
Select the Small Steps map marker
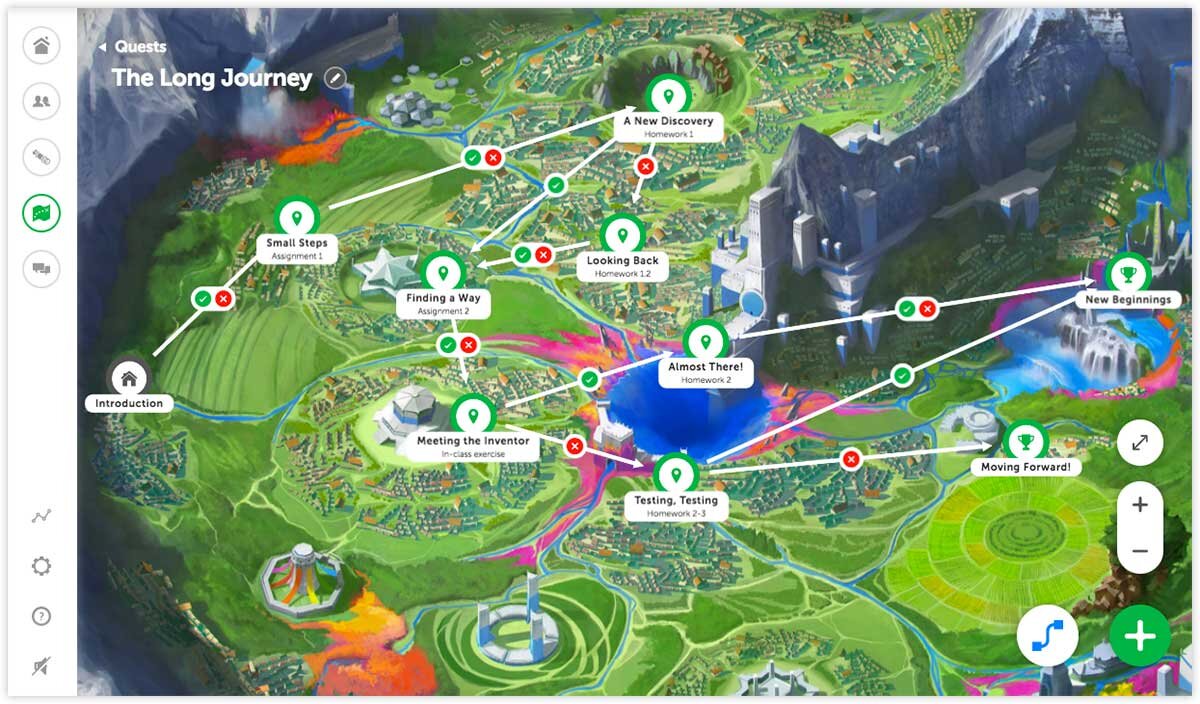tap(296, 218)
